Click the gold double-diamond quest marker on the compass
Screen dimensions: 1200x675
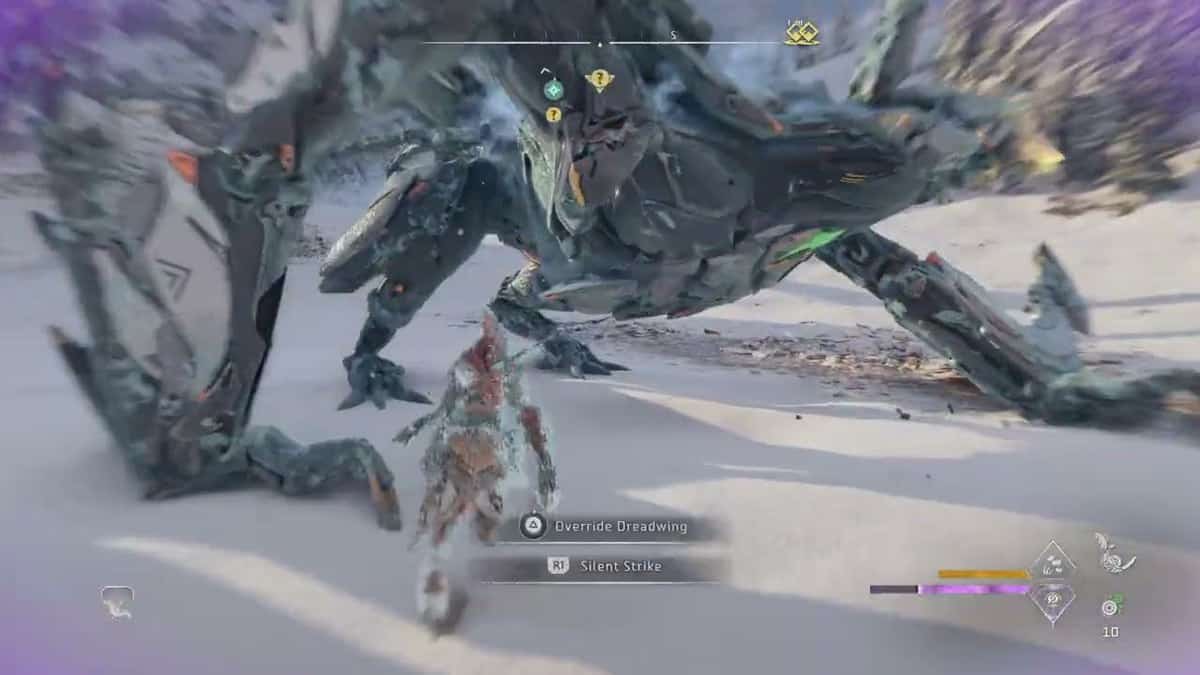click(800, 35)
